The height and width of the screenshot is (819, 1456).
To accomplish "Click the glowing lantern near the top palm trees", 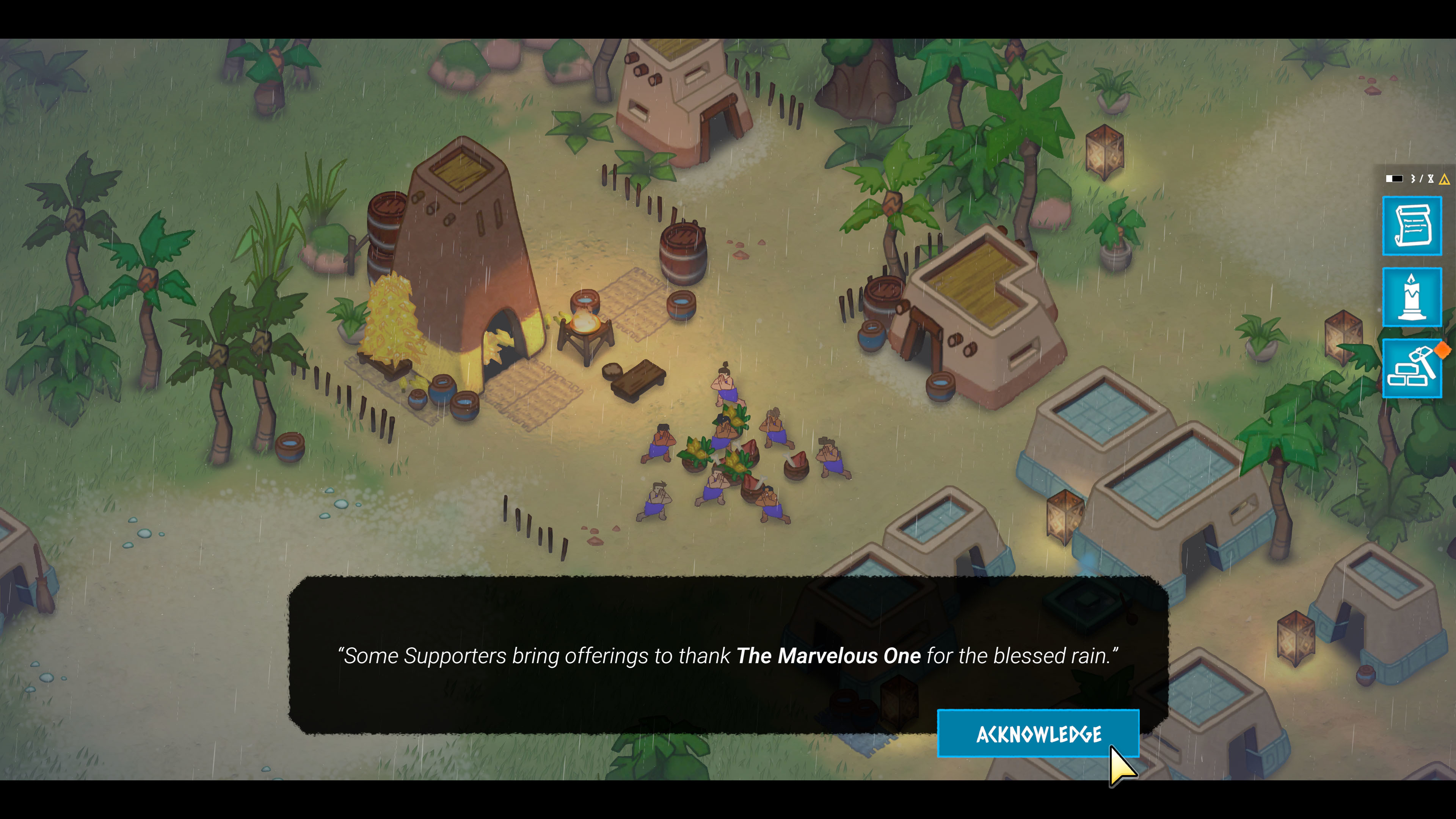I will coord(1105,154).
